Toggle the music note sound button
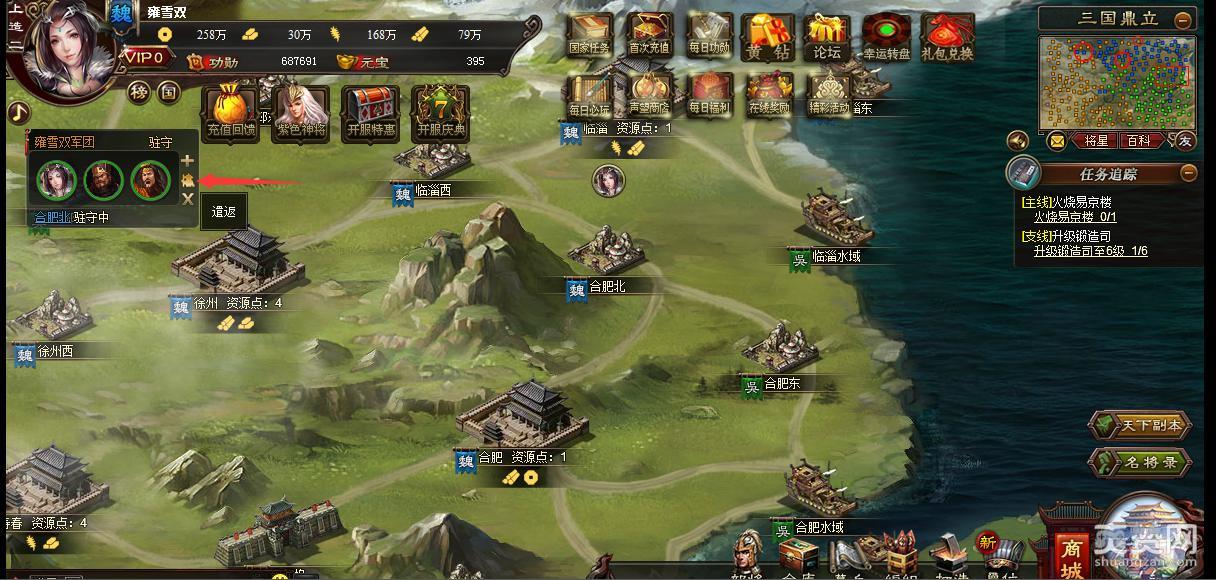 coord(17,112)
